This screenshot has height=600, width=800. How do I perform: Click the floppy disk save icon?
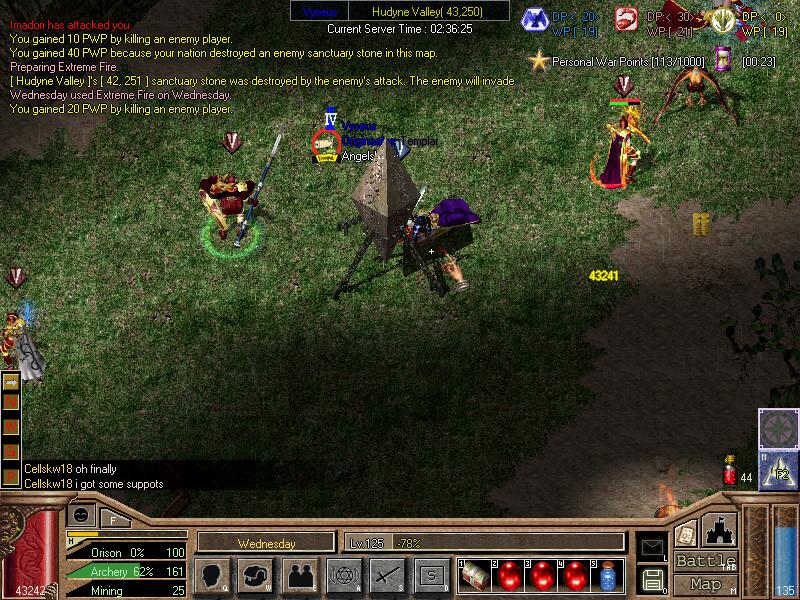tap(652, 579)
